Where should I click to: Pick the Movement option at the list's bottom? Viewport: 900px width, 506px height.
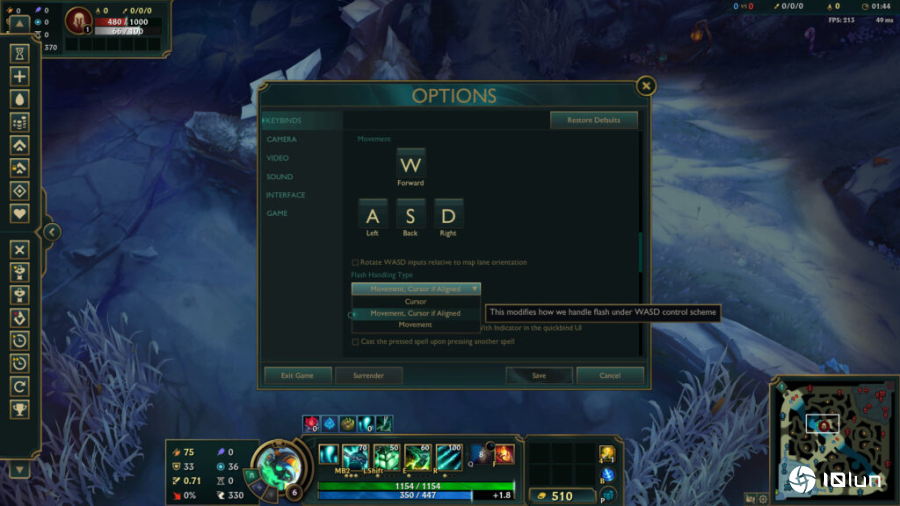pyautogui.click(x=415, y=324)
